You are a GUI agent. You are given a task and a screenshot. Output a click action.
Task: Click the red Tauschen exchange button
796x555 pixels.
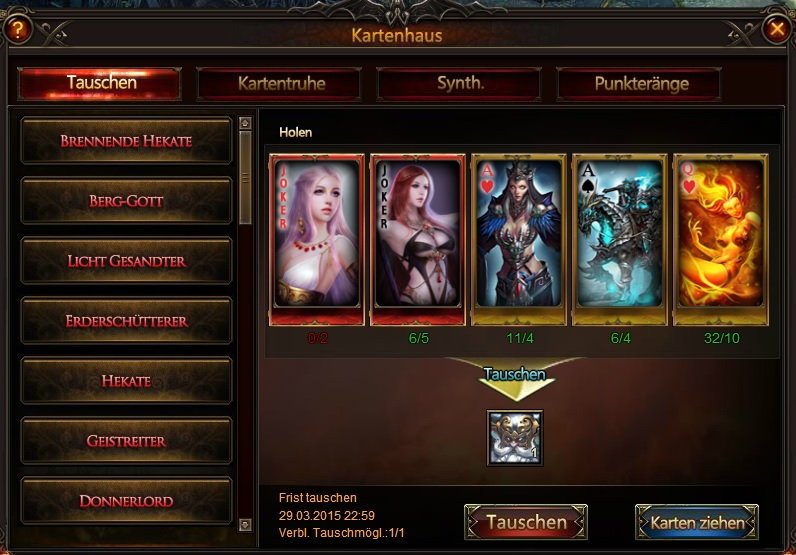tap(526, 522)
